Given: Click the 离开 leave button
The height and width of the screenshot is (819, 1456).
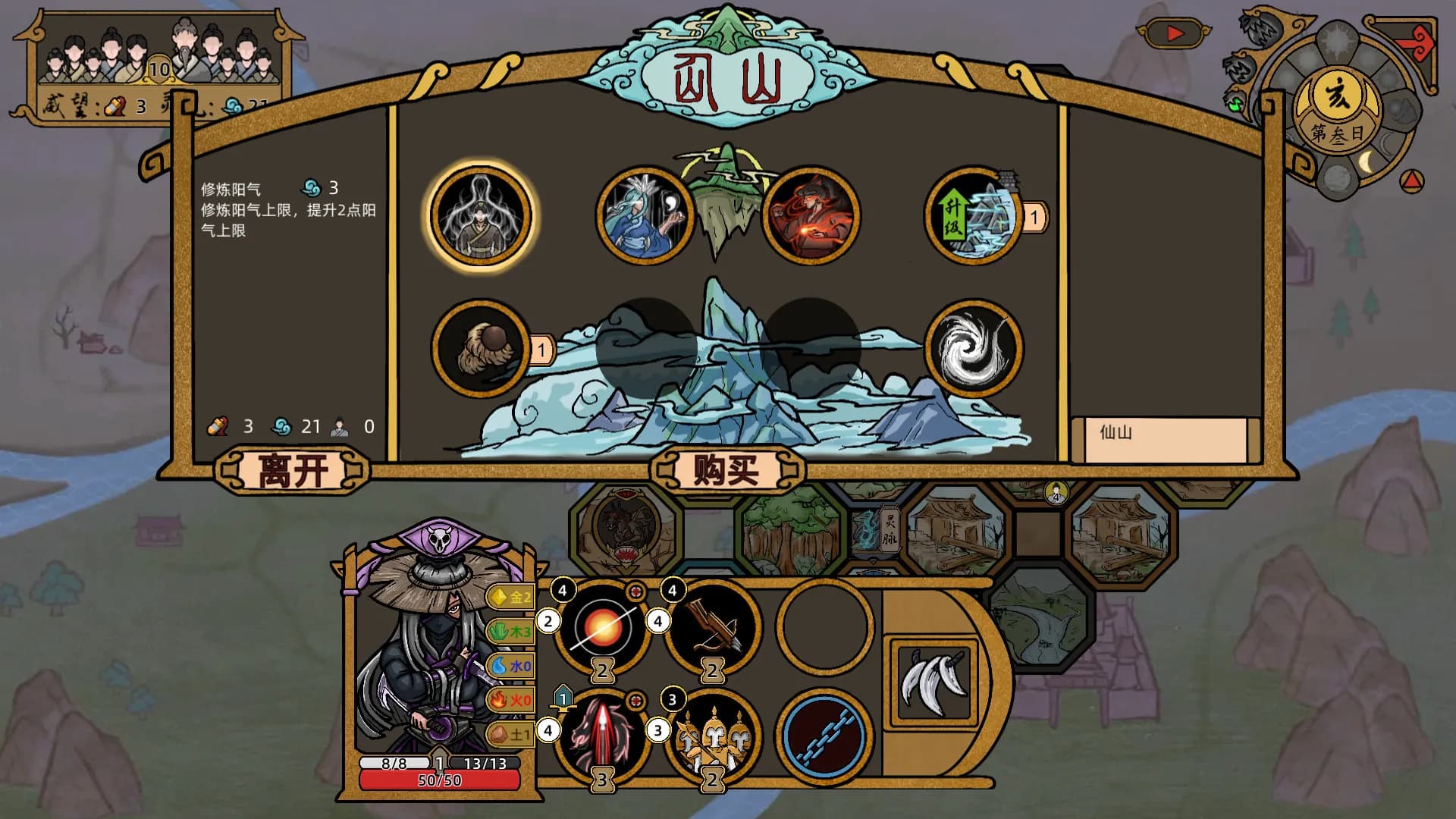Looking at the screenshot, I should (293, 471).
